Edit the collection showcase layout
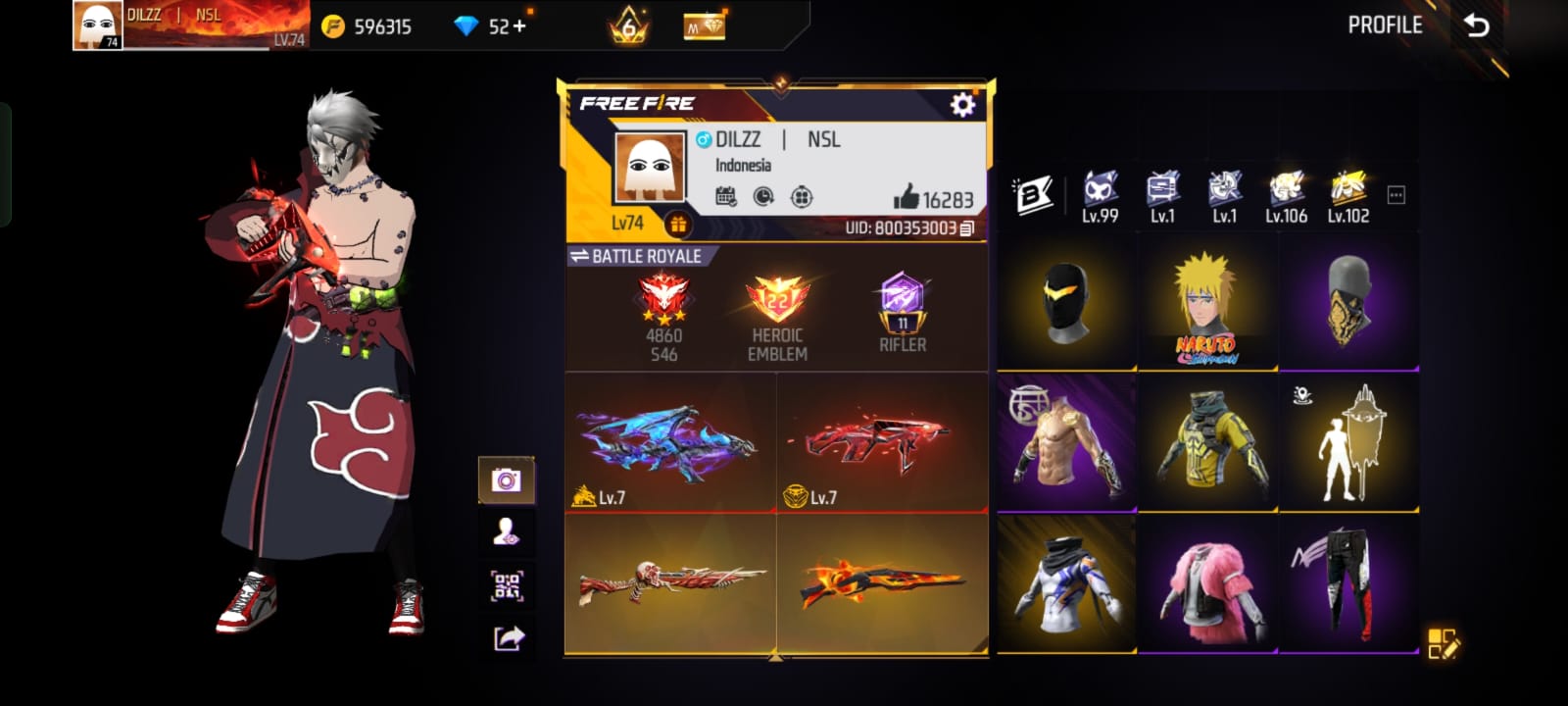 click(x=1443, y=643)
